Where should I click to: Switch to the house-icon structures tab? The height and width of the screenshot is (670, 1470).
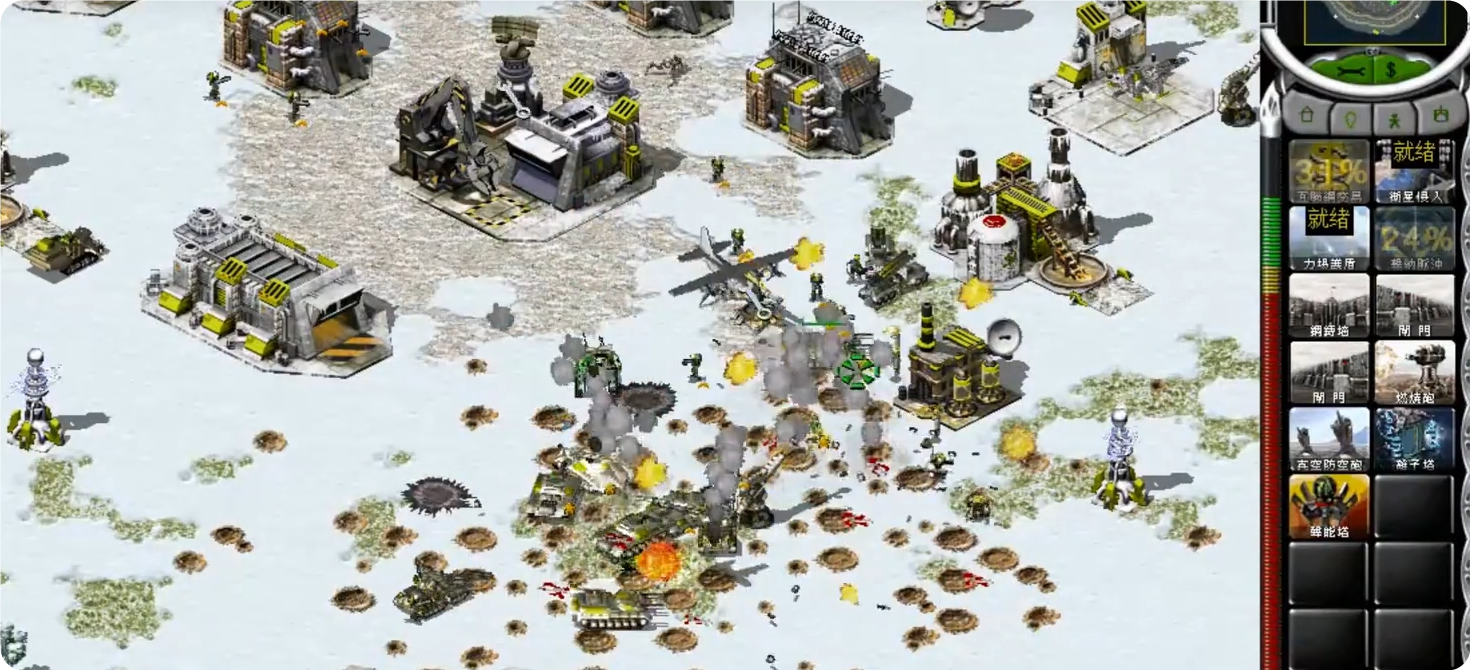tap(1306, 115)
